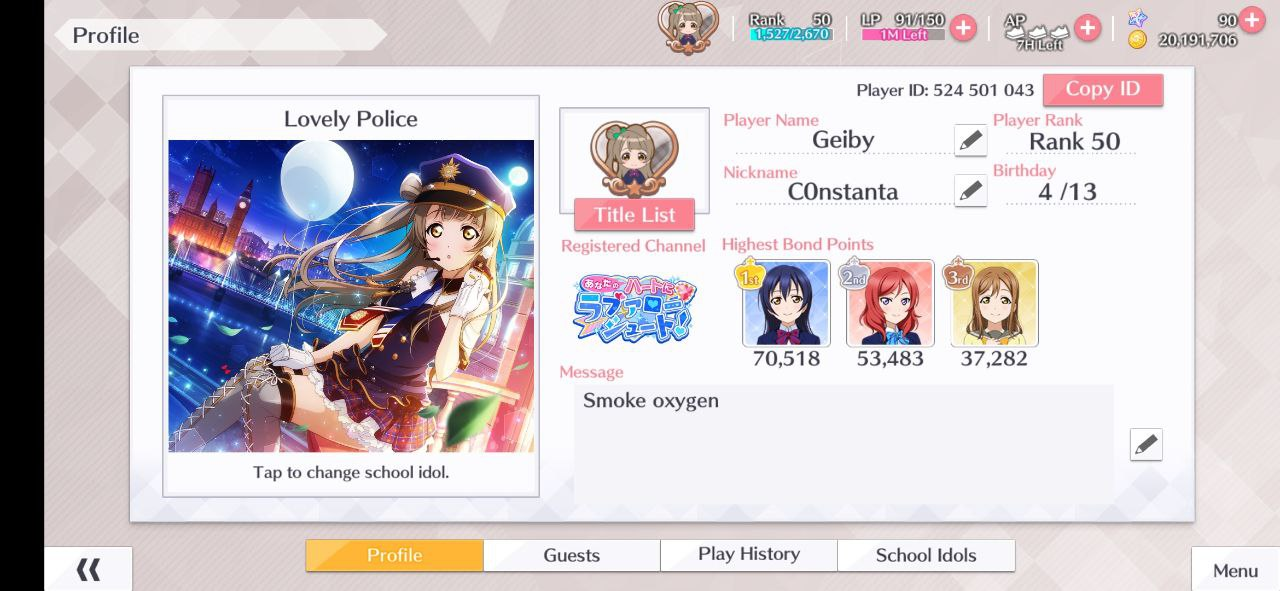Screen dimensions: 1280x591
Task: View the 2nd bond points red-haired idol
Action: click(x=890, y=303)
